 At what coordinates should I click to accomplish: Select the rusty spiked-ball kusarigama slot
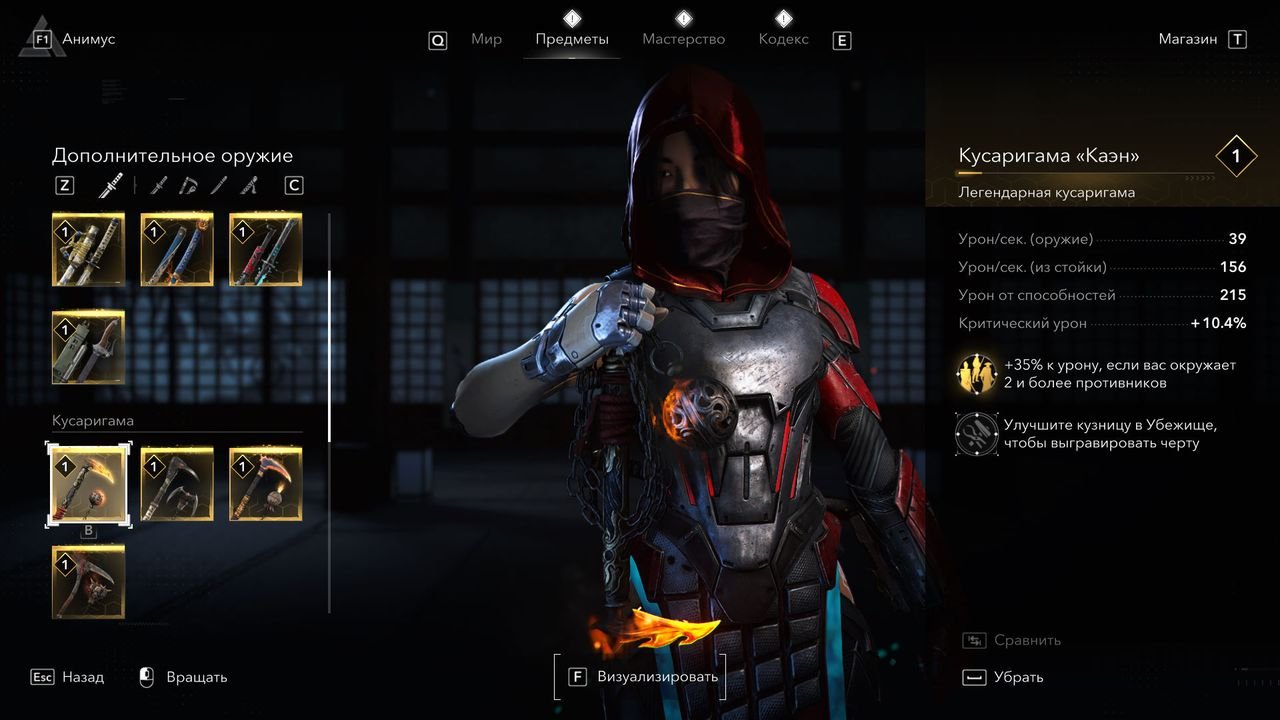pyautogui.click(x=88, y=581)
